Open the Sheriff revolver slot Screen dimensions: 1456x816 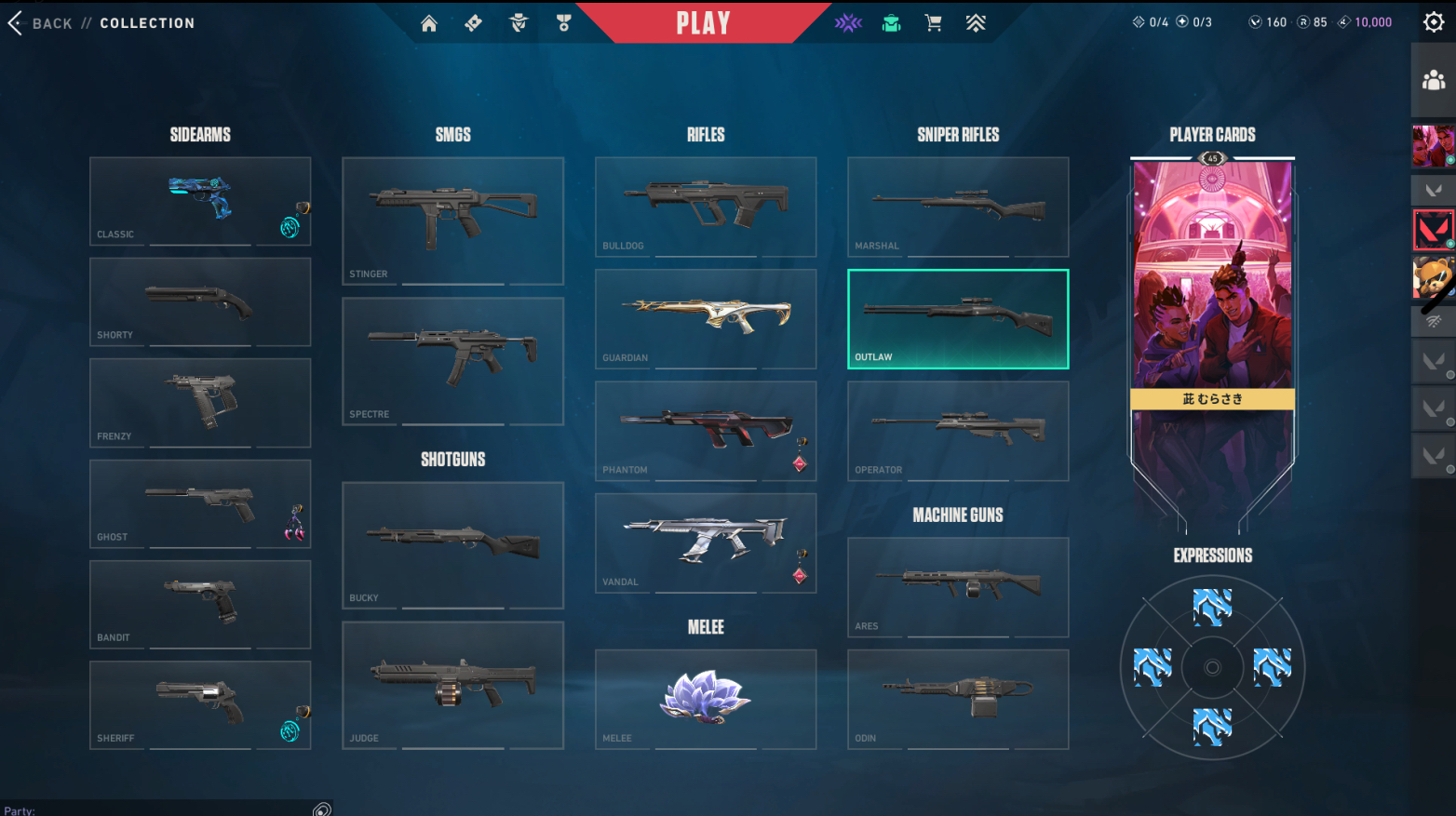(199, 704)
